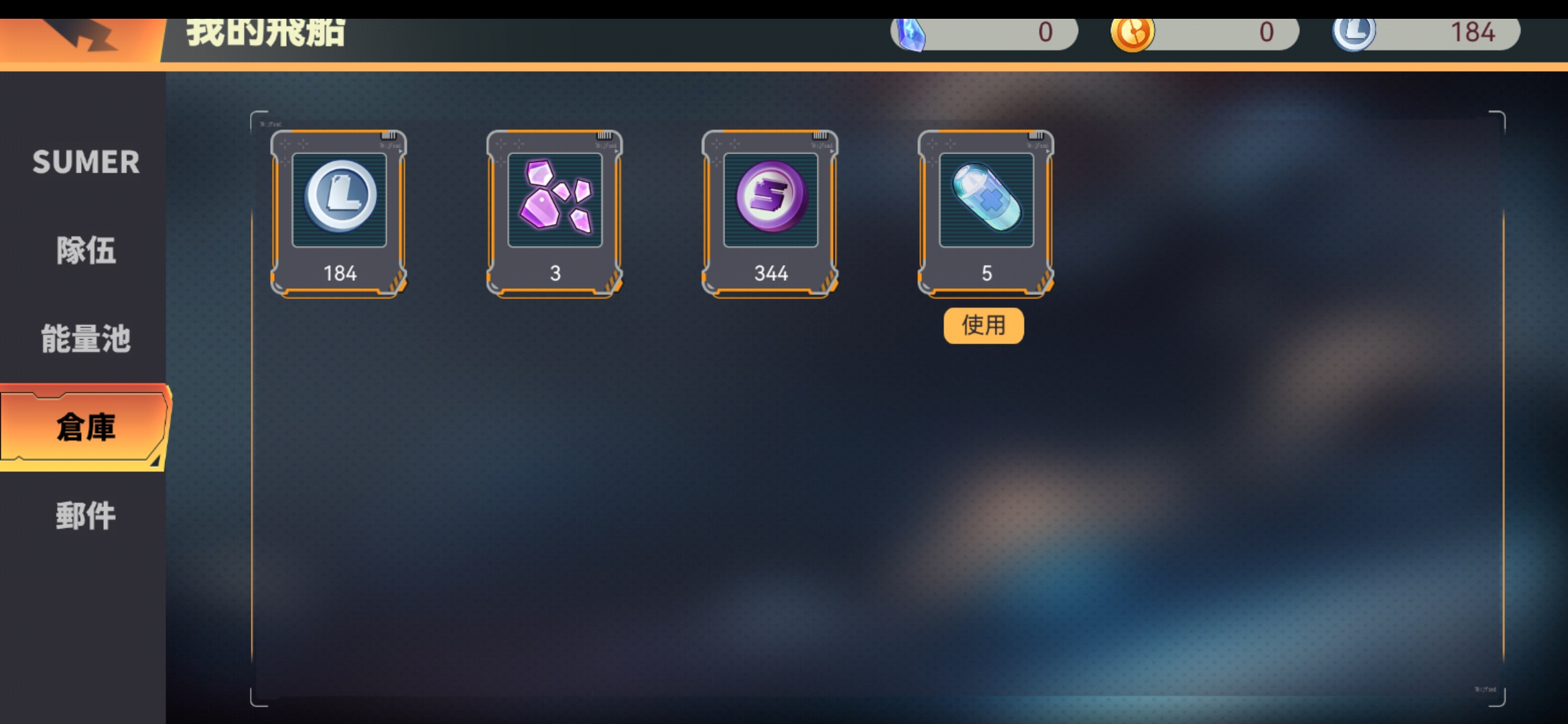Open the 郵件 mail tab
Viewport: 1568px width, 724px height.
(x=86, y=516)
